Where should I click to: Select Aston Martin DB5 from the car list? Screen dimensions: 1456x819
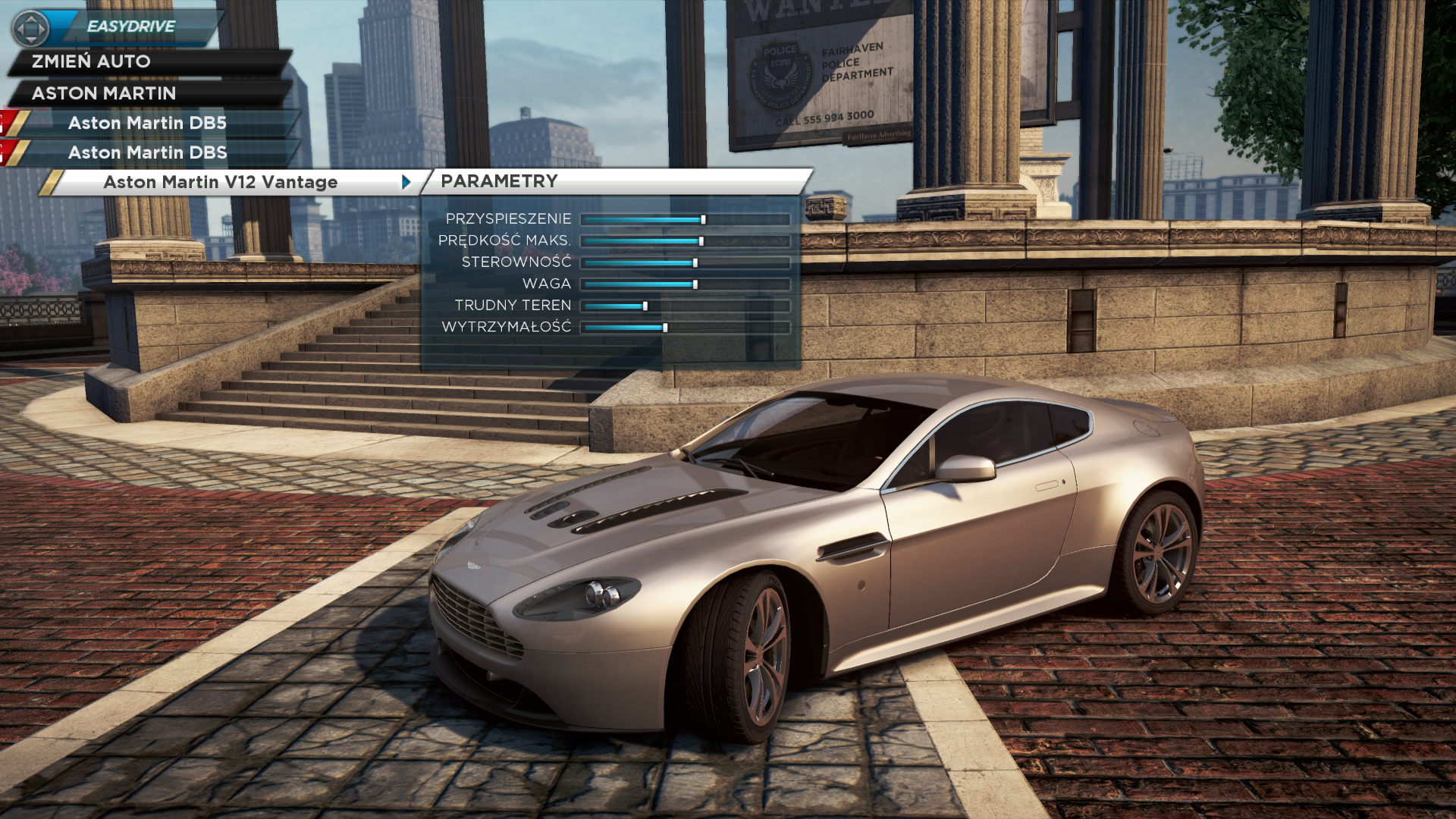point(147,123)
